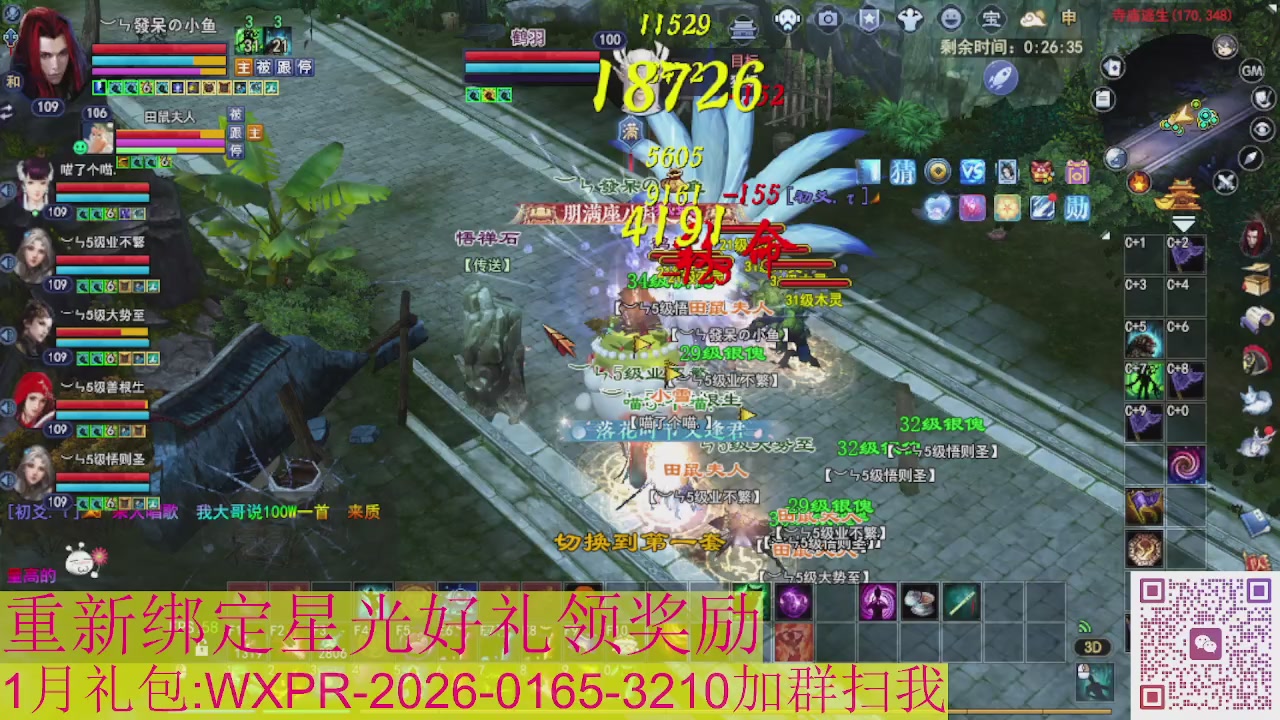Launch the VS battle event icon
The image size is (1280, 720).
[970, 172]
